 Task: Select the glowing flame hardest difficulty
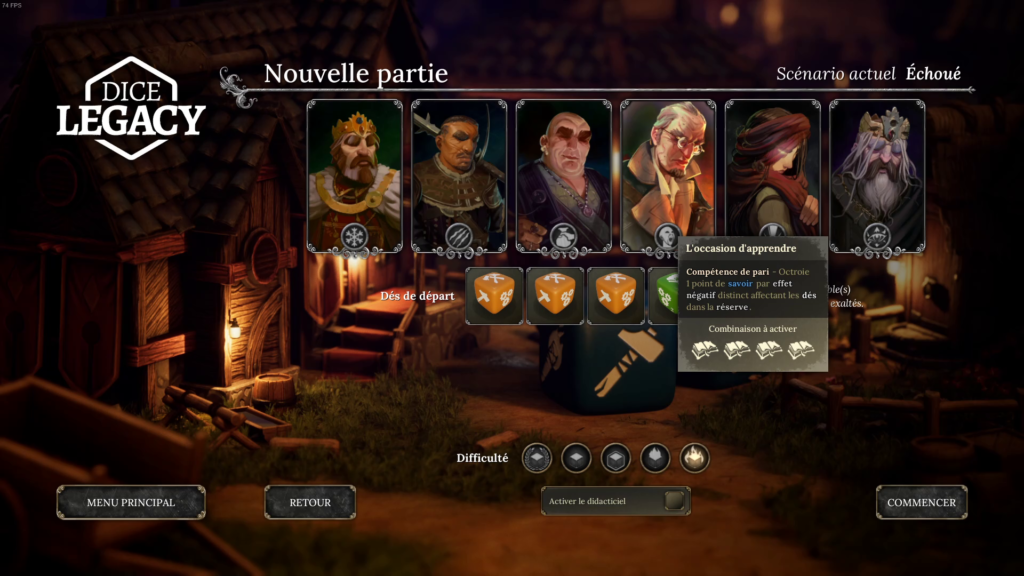695,458
